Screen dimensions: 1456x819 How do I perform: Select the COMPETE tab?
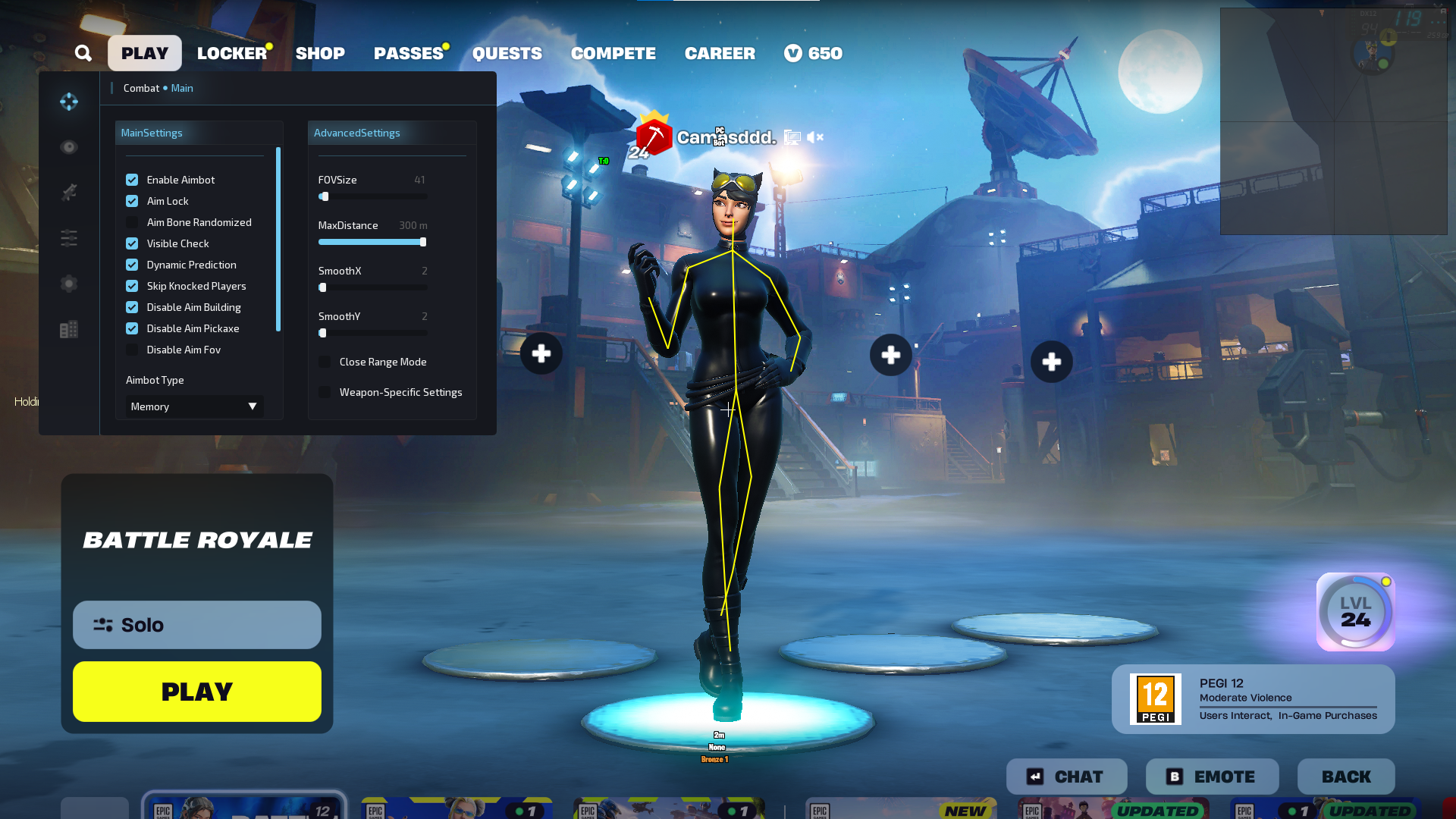[613, 53]
